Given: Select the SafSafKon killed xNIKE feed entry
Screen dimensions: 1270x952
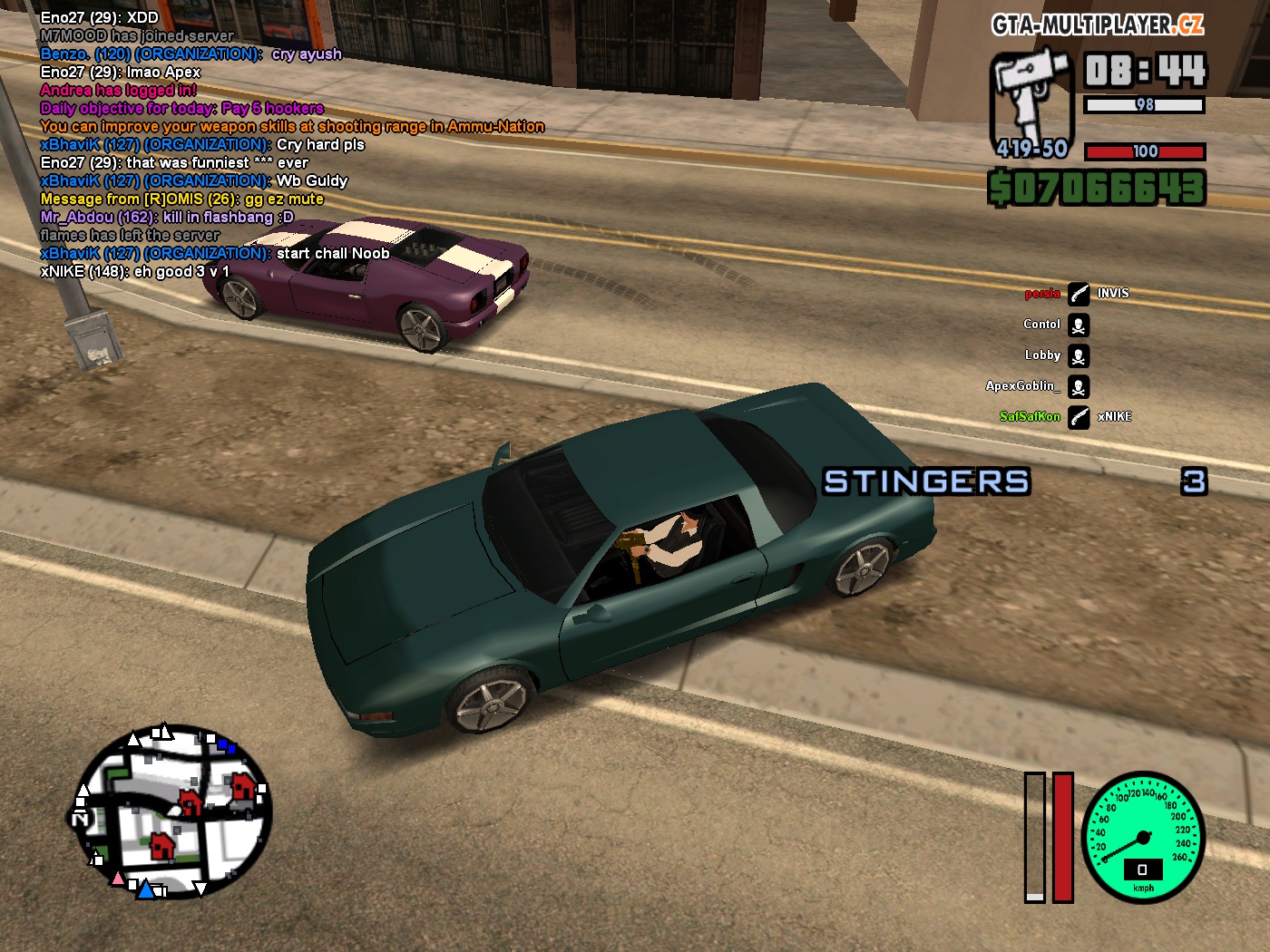Looking at the screenshot, I should (x=1078, y=417).
